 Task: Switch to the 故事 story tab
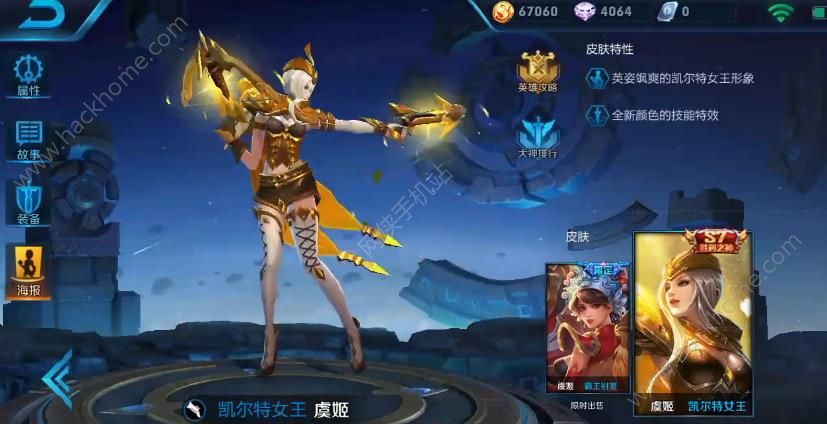29,139
